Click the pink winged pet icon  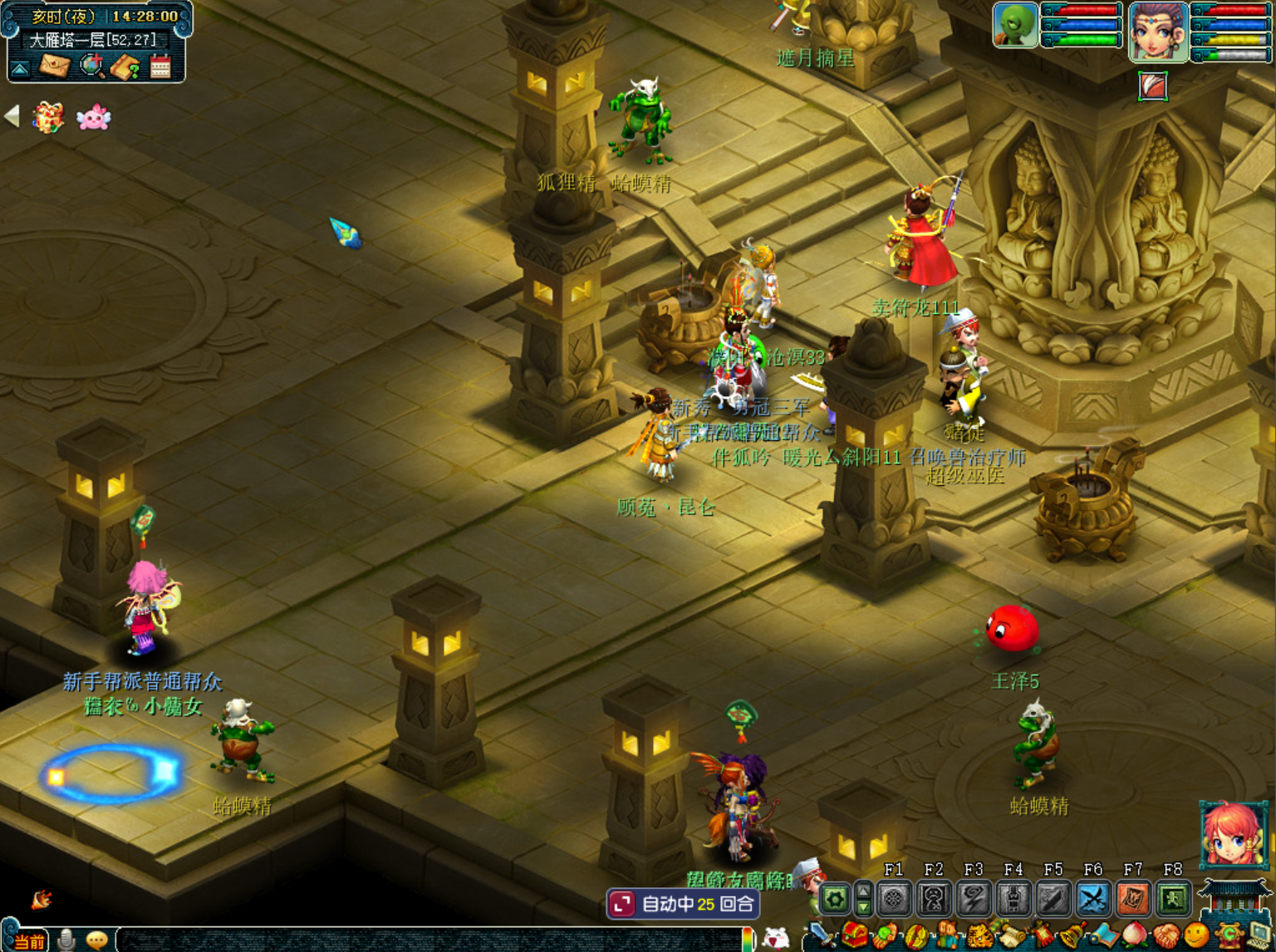[93, 117]
